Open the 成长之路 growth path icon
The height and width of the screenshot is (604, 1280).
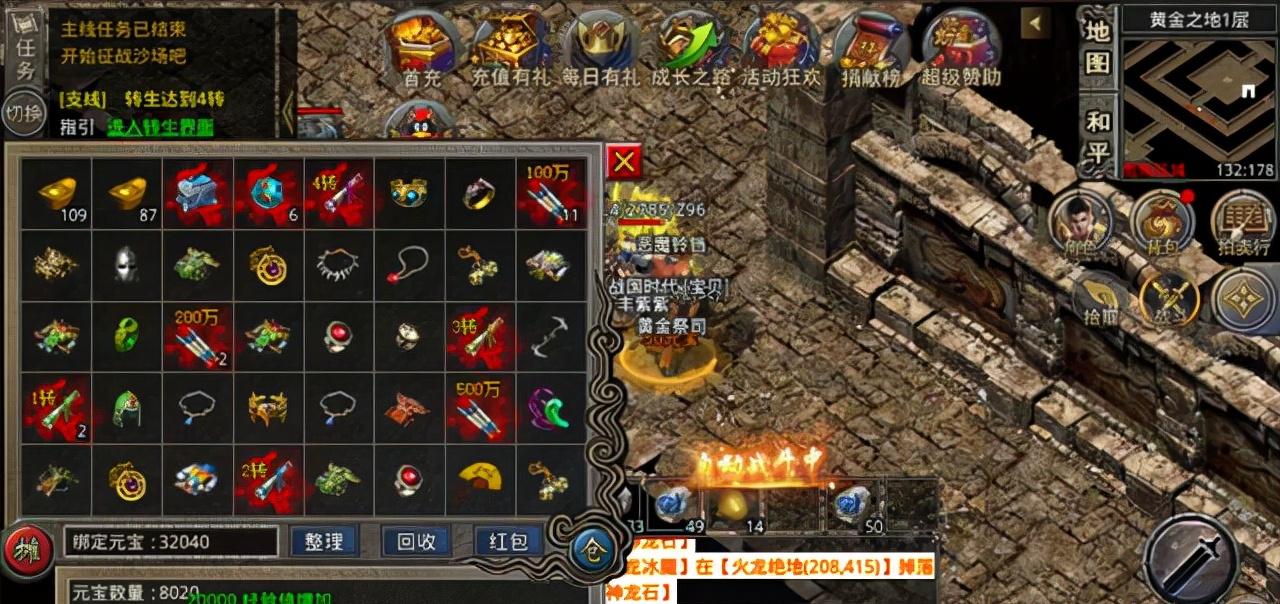click(691, 45)
